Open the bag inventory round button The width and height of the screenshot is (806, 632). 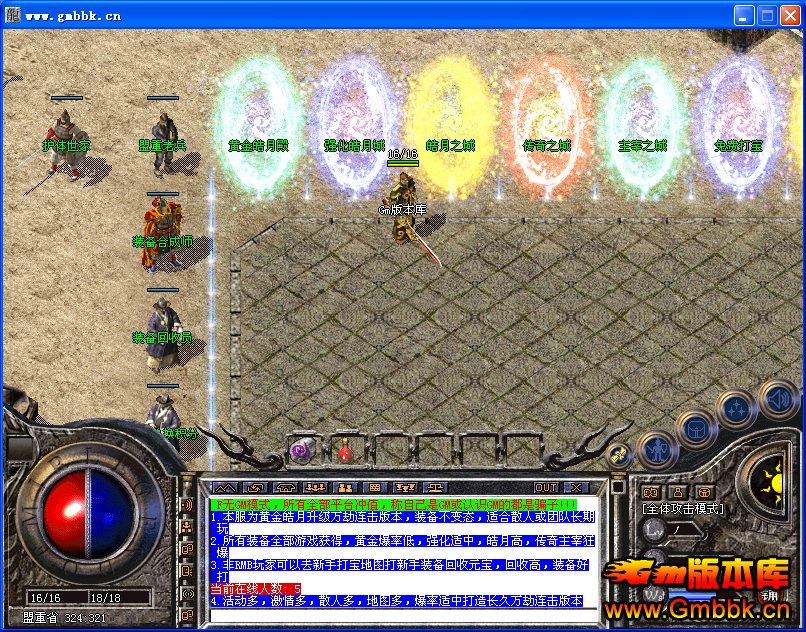(x=695, y=428)
